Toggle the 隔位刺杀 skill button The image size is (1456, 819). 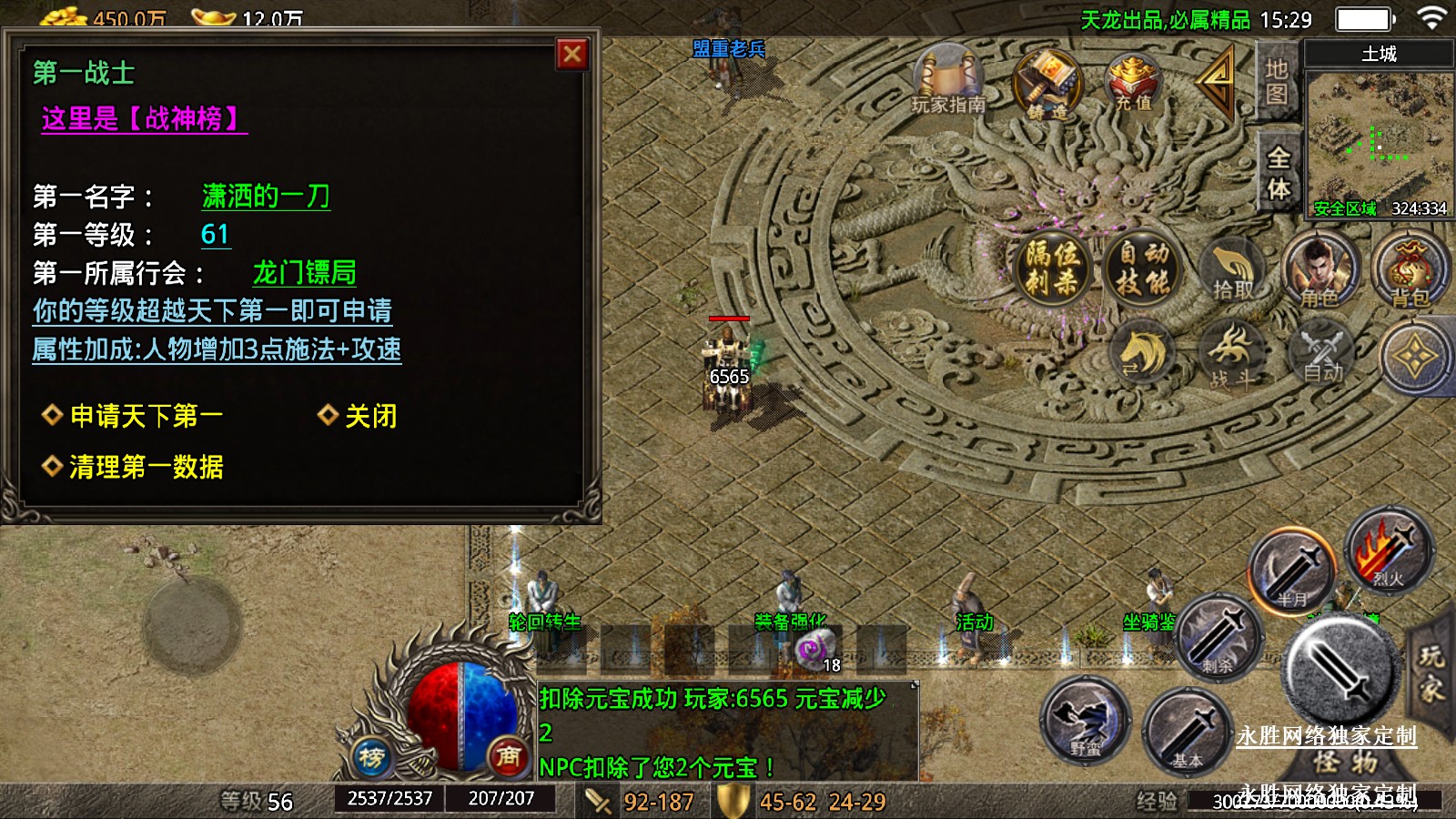click(1052, 268)
